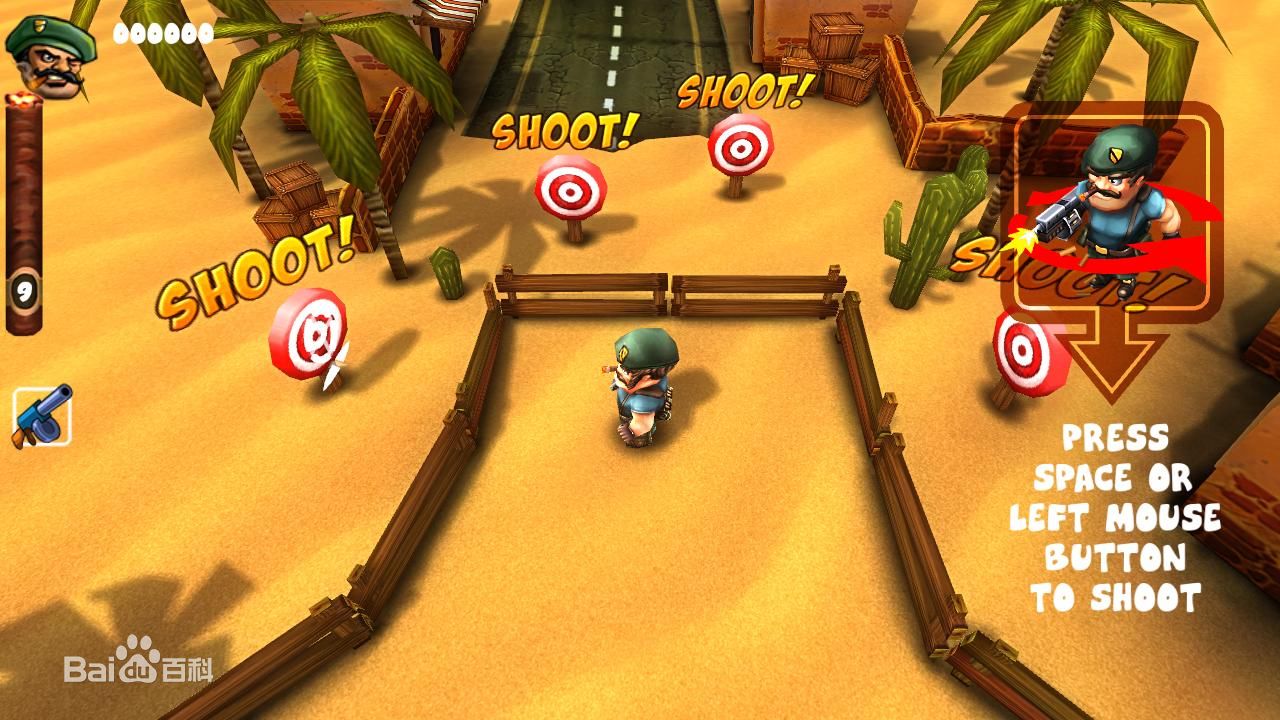Viewport: 1280px width, 720px height.
Task: Select the blue gun weapon icon
Action: [42, 416]
